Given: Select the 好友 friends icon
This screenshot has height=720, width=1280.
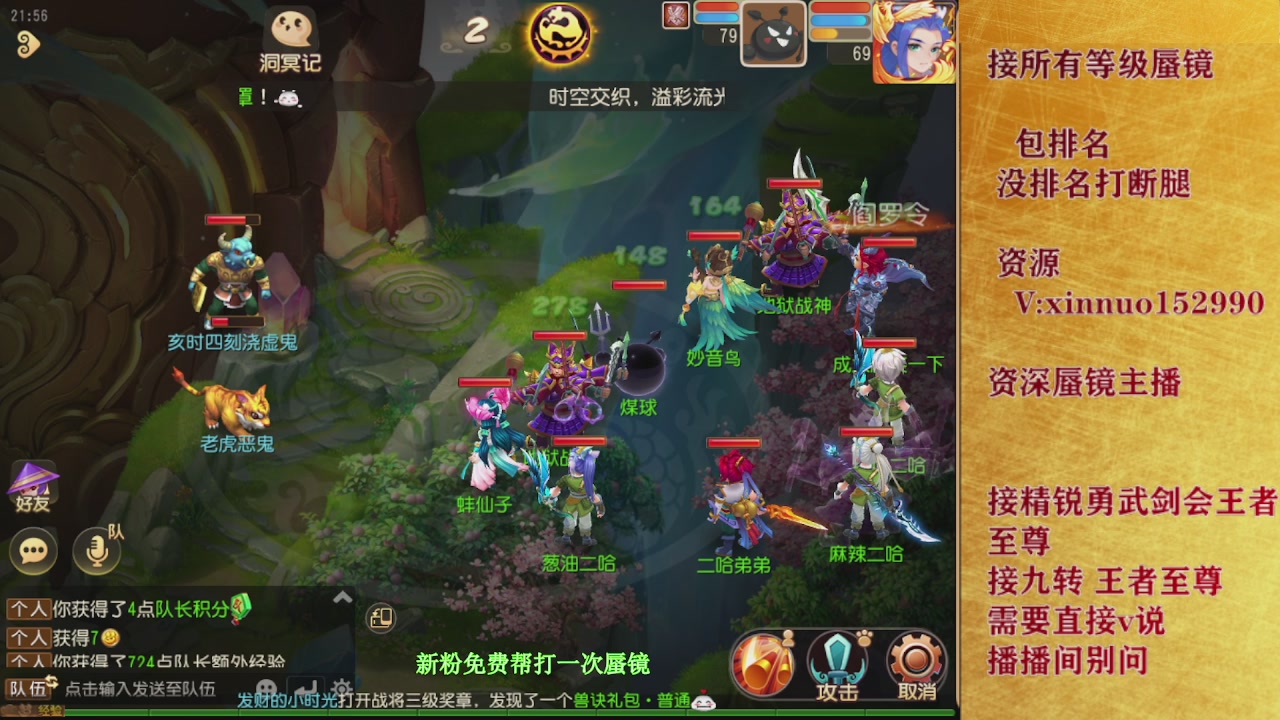Looking at the screenshot, I should (x=33, y=482).
